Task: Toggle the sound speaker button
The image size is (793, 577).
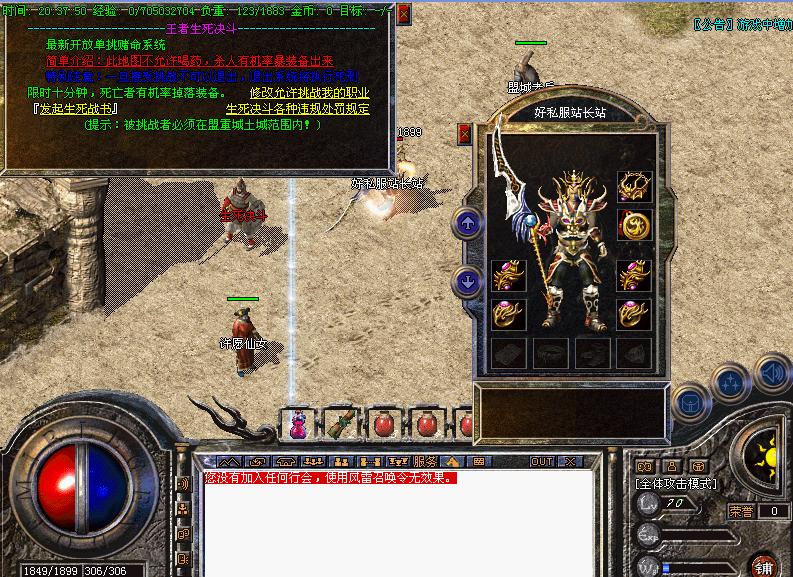Action: click(770, 374)
